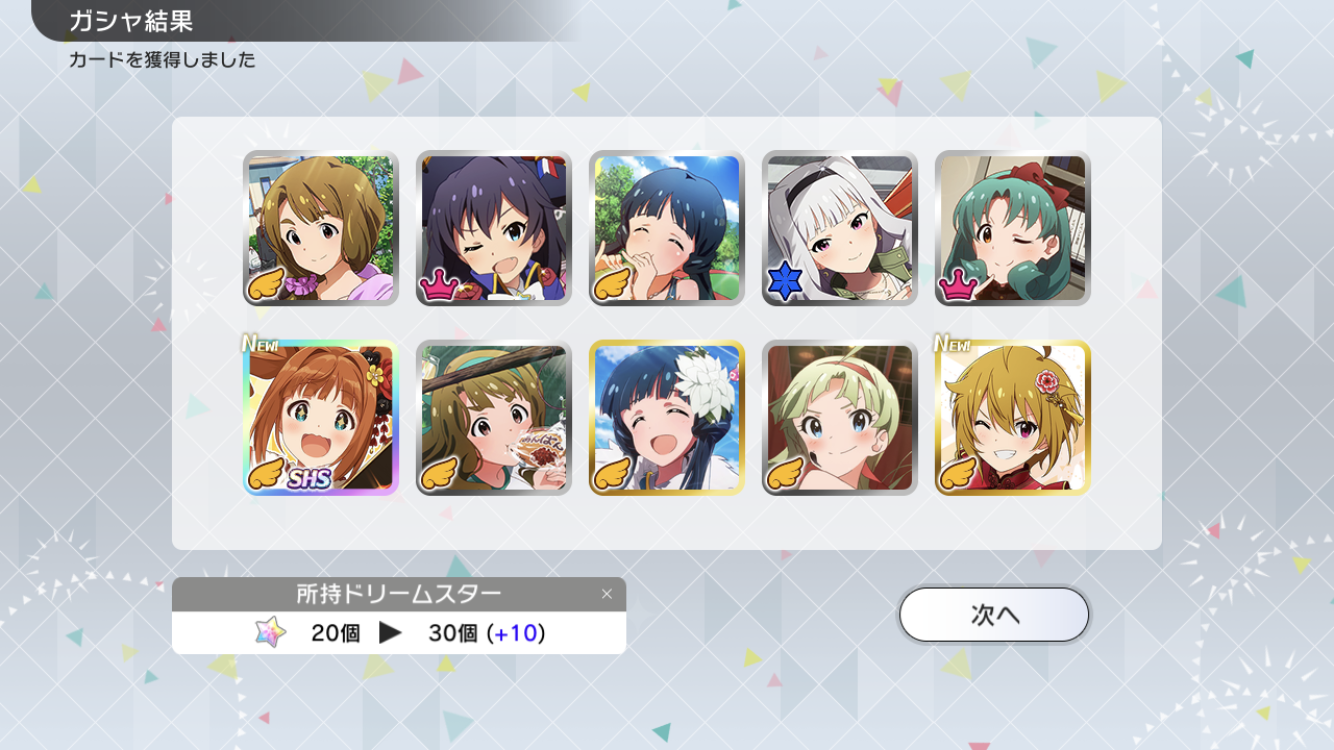Select the green-haired winking girl card
Image resolution: width=1334 pixels, height=750 pixels.
pos(1012,228)
